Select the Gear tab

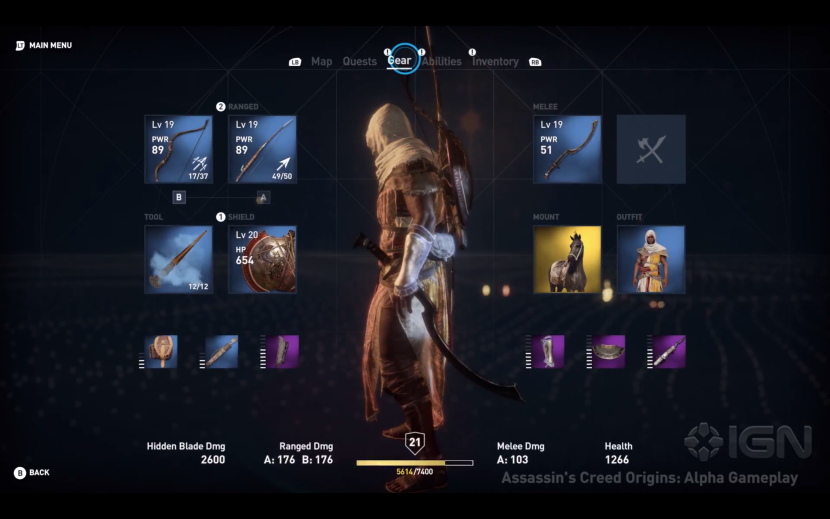tap(400, 61)
